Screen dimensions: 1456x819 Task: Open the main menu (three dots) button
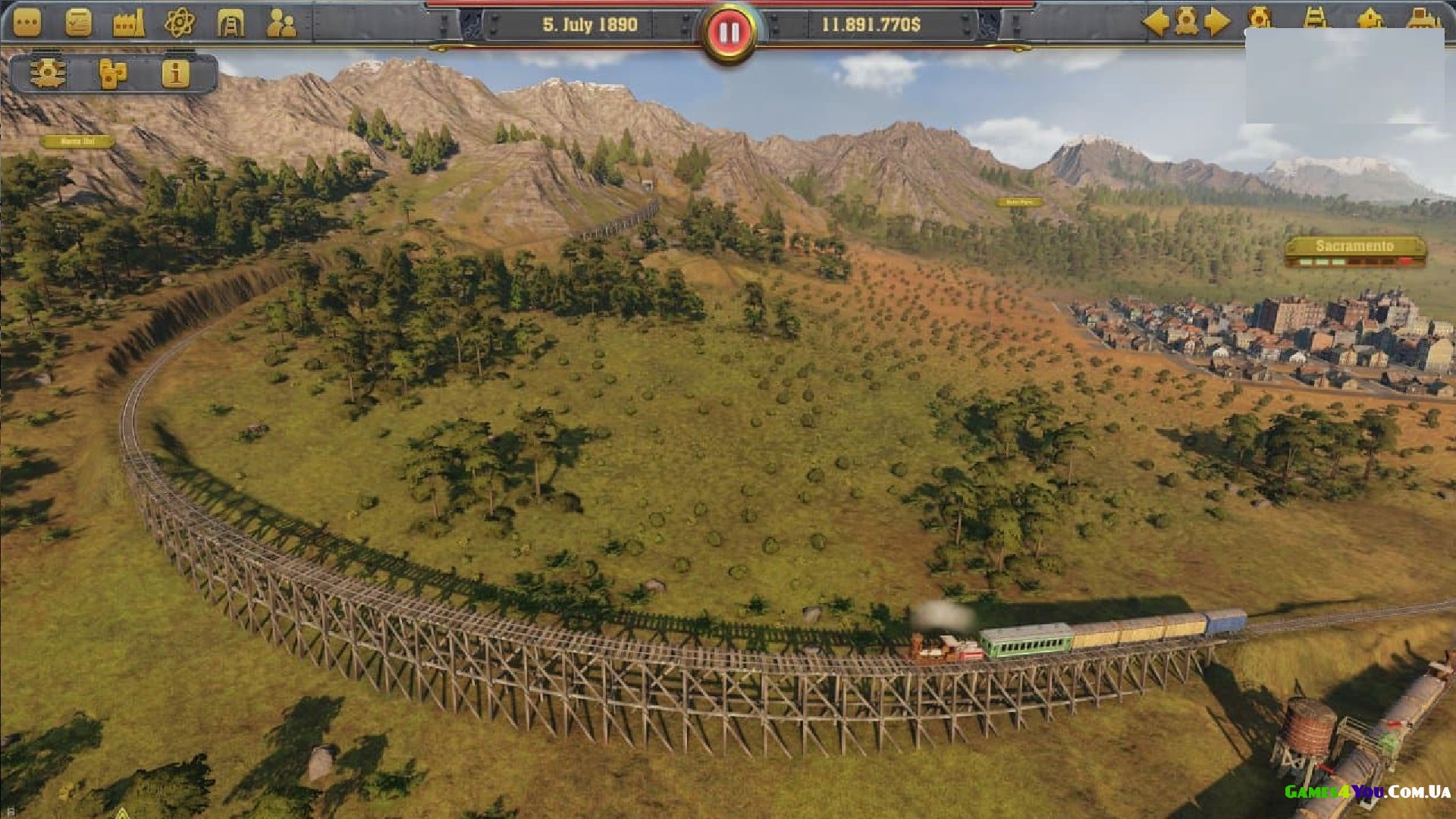(x=27, y=23)
